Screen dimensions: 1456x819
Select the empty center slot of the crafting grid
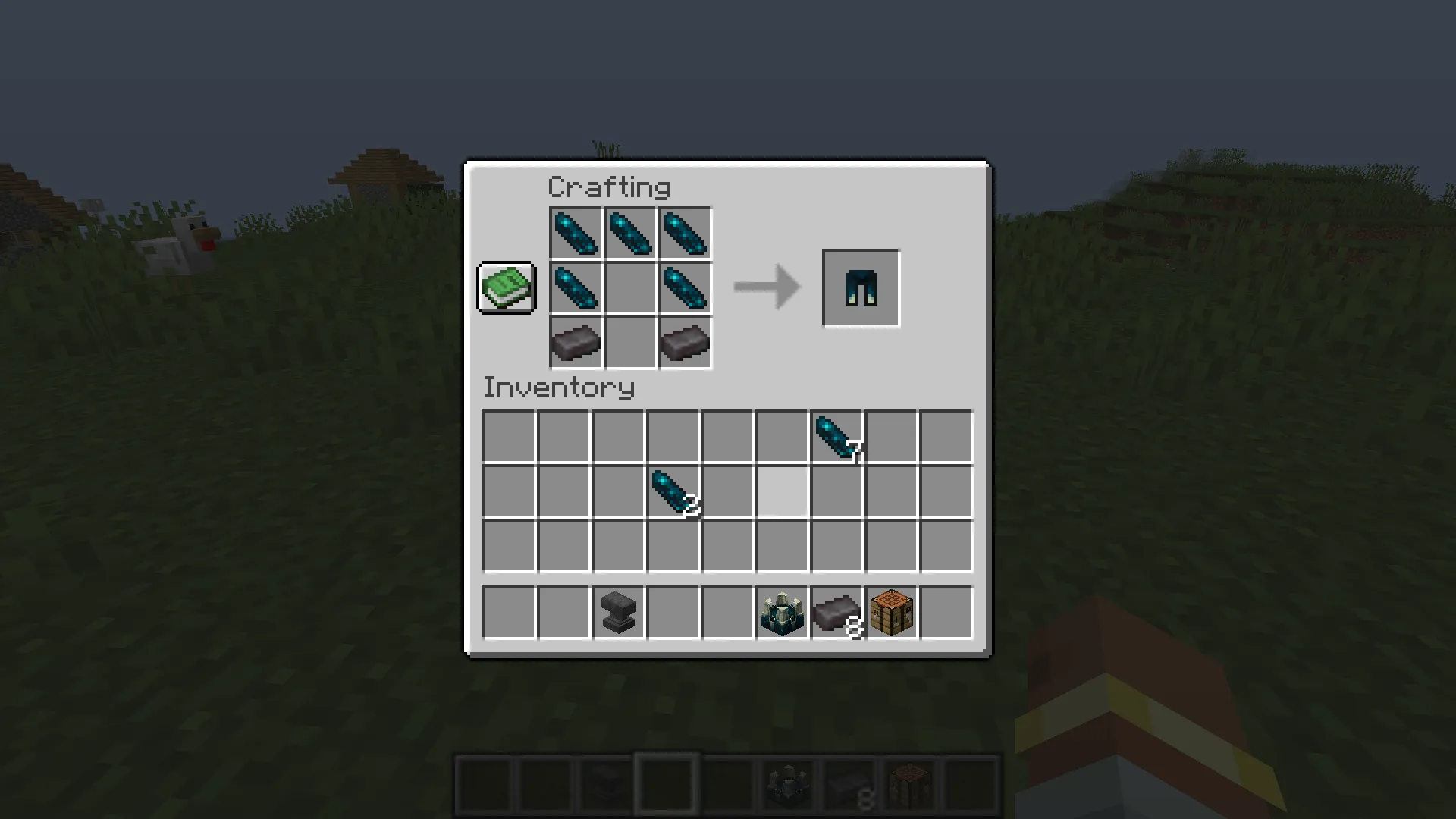click(629, 288)
